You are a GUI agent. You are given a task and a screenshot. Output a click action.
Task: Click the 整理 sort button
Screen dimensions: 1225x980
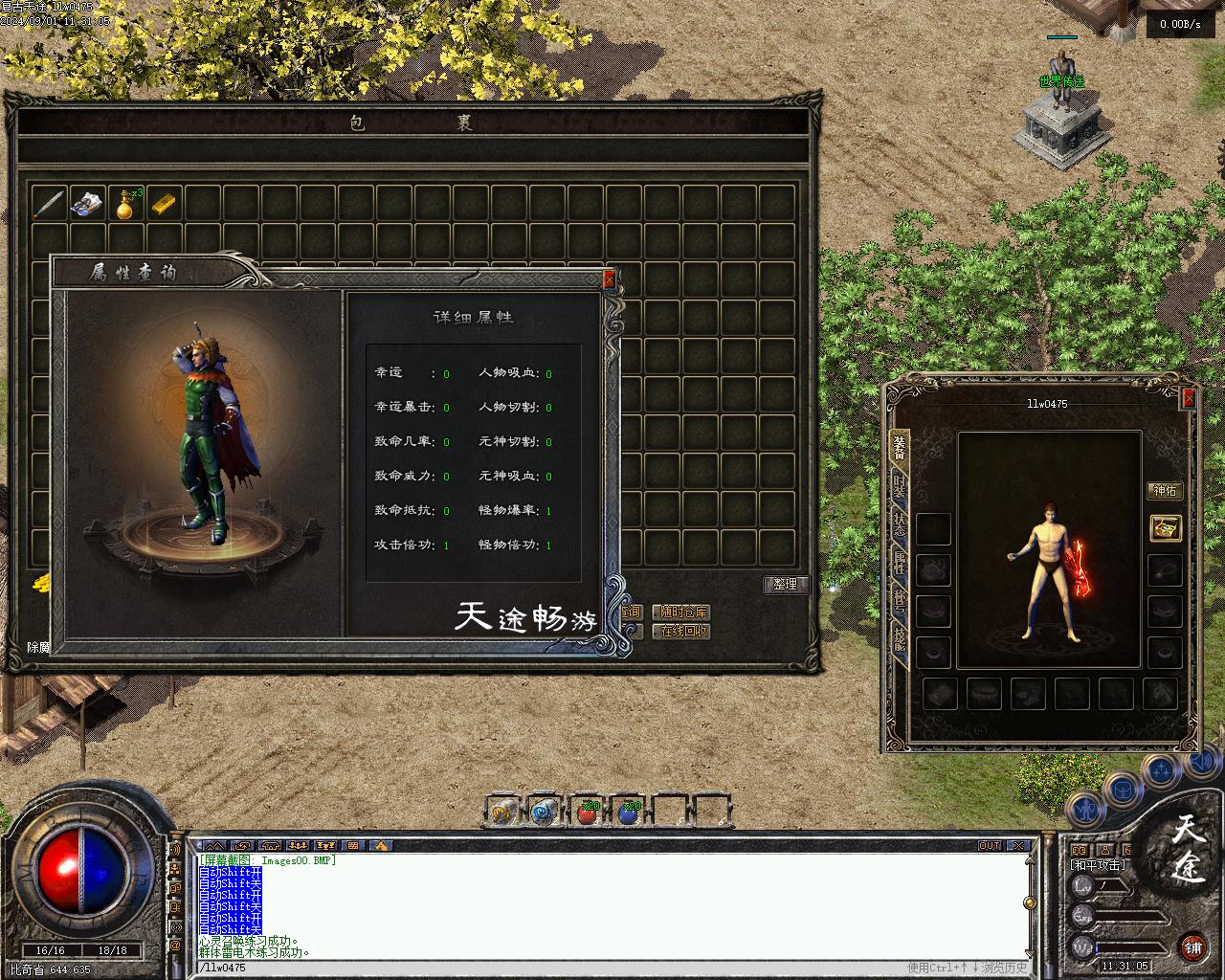coord(786,584)
